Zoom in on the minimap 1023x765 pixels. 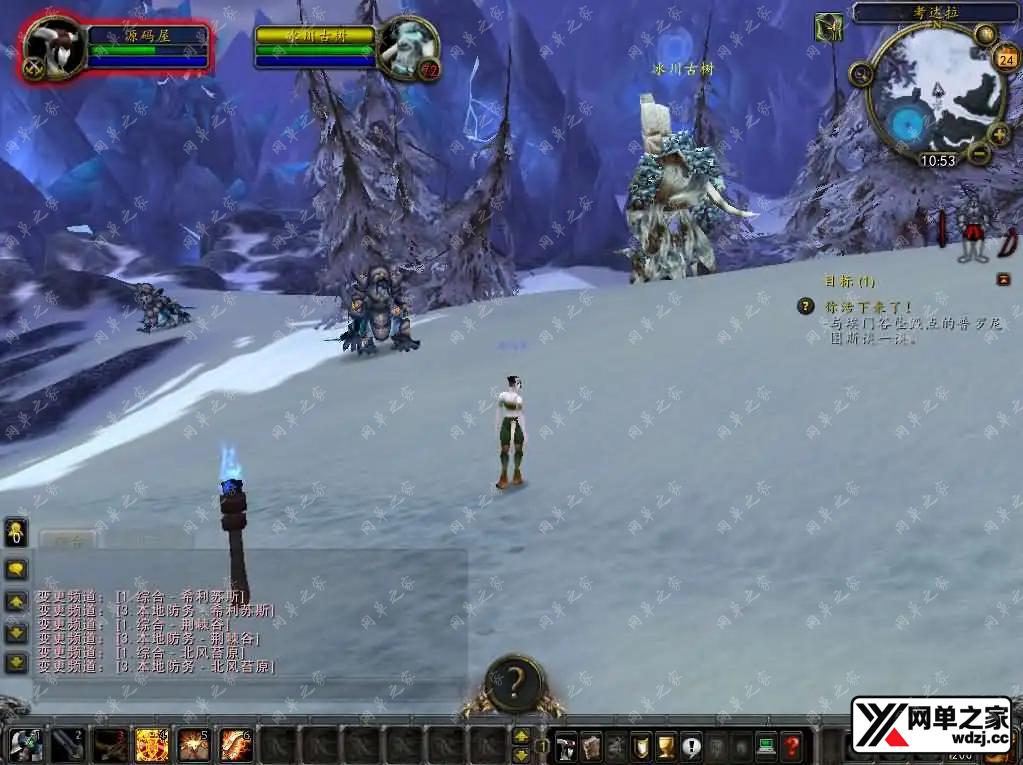[998, 134]
